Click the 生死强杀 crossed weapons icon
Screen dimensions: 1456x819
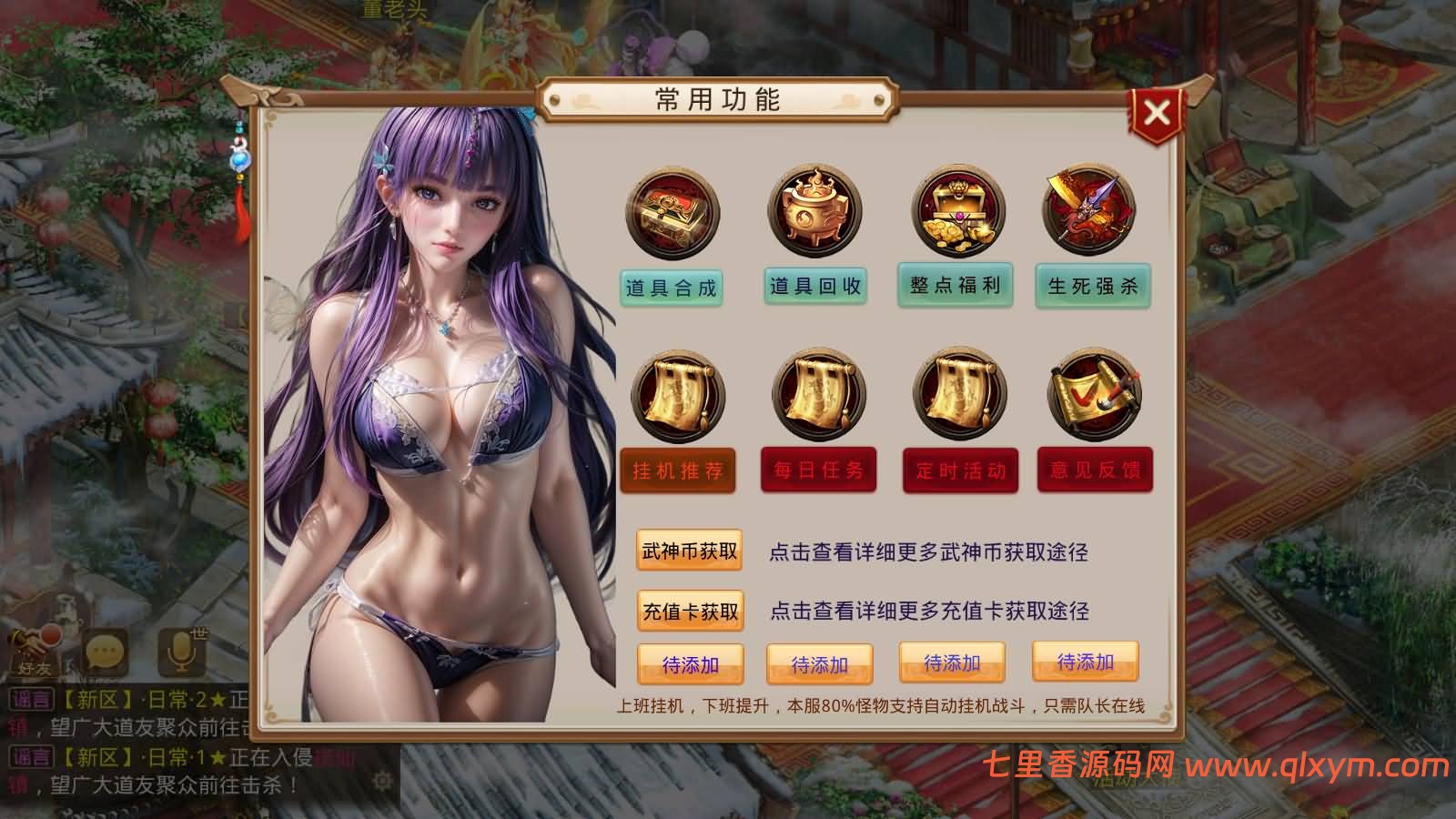pos(1089,212)
